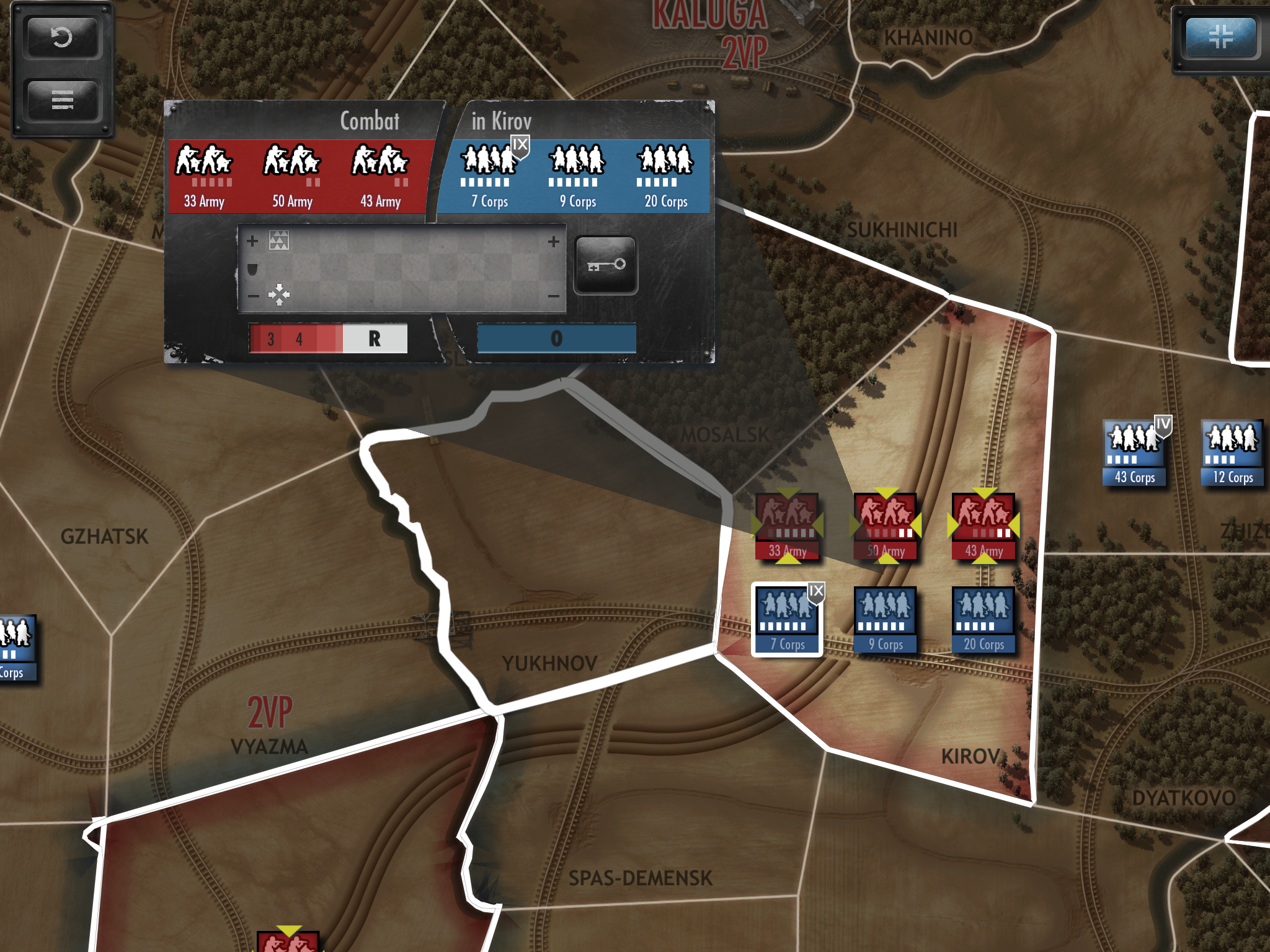Click the undo arrow button
The width and height of the screenshot is (1270, 952).
tap(61, 38)
